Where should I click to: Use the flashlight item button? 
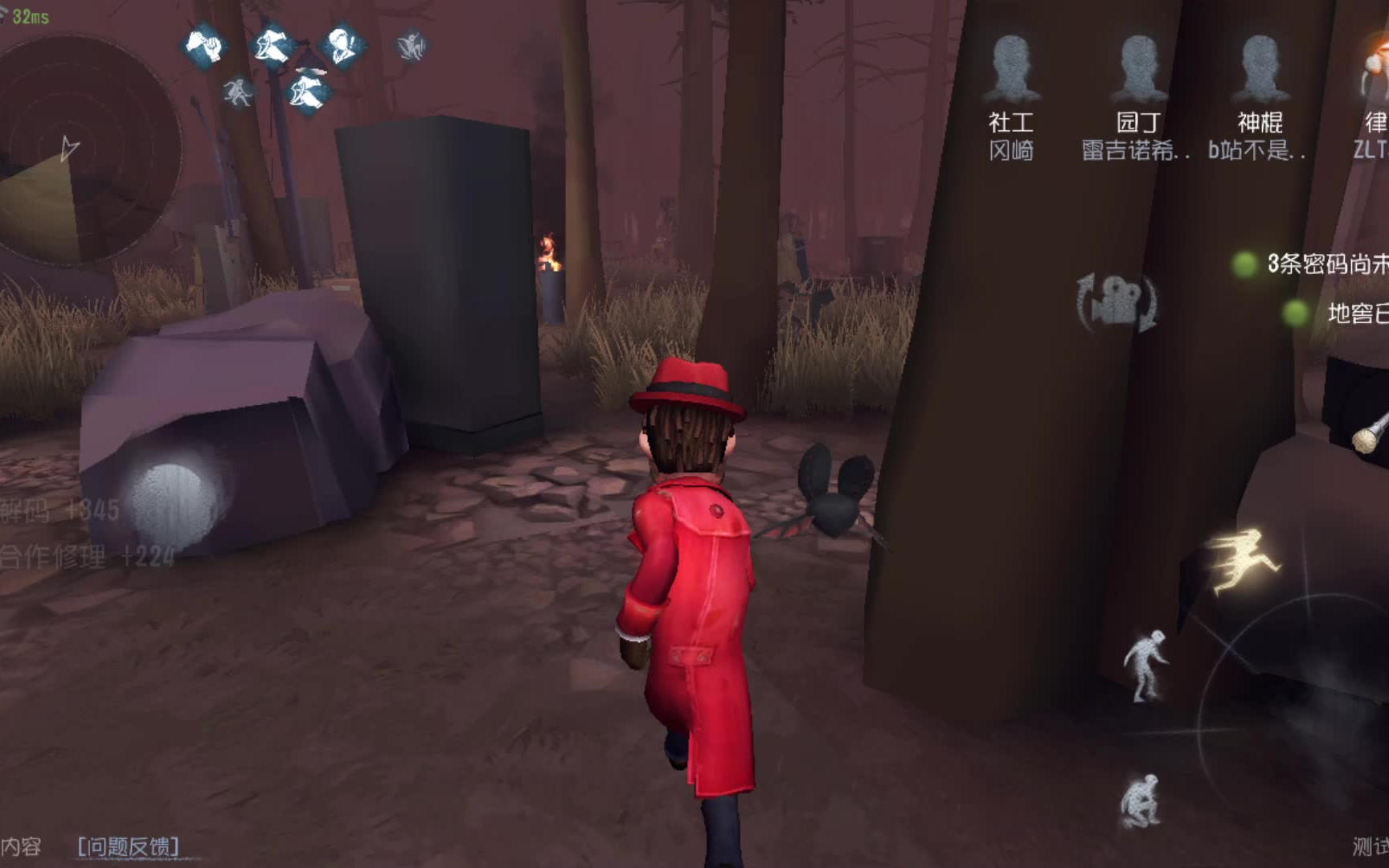pyautogui.click(x=1371, y=434)
